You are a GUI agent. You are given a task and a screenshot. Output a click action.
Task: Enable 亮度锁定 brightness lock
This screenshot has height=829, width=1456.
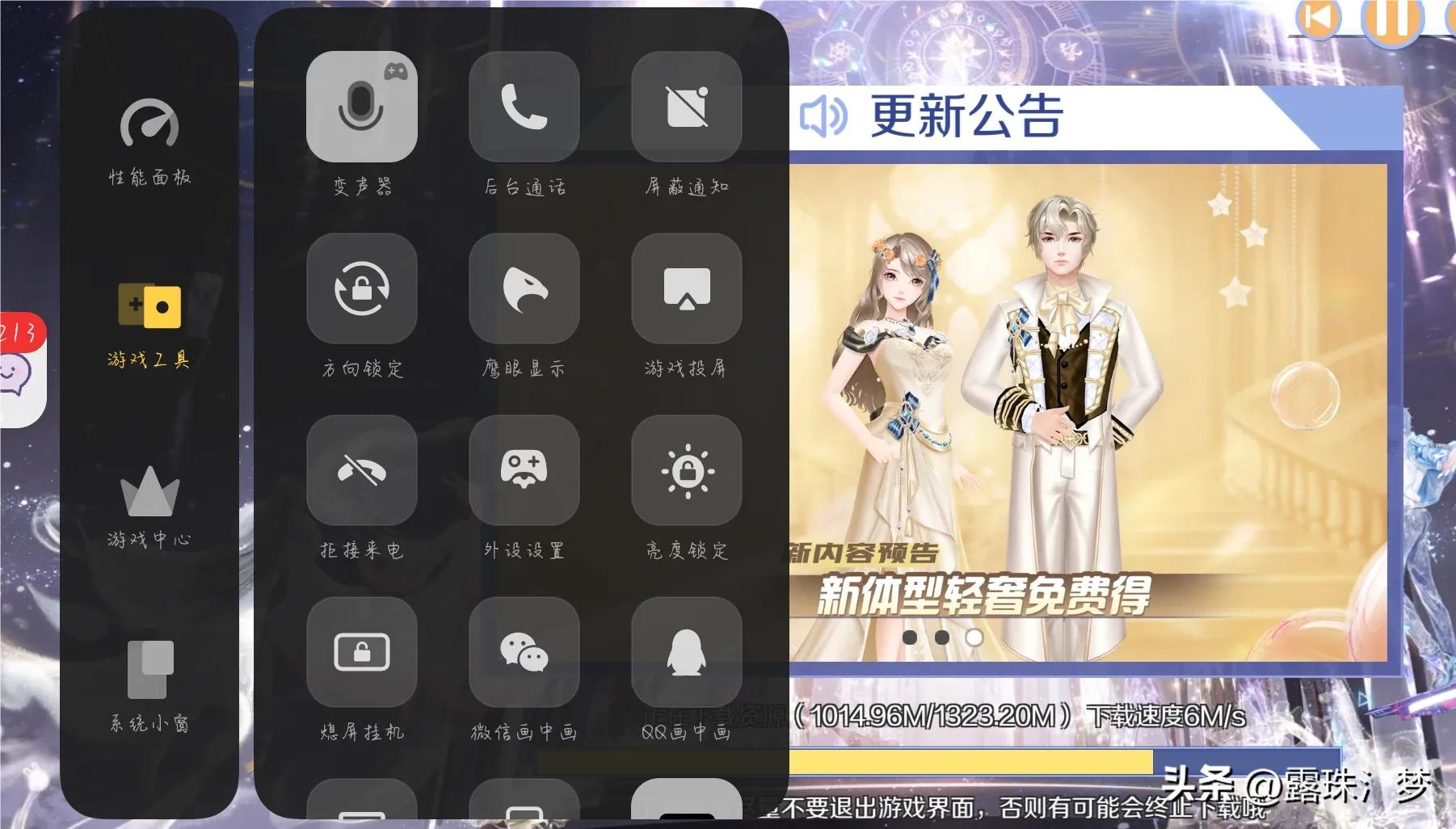click(686, 471)
